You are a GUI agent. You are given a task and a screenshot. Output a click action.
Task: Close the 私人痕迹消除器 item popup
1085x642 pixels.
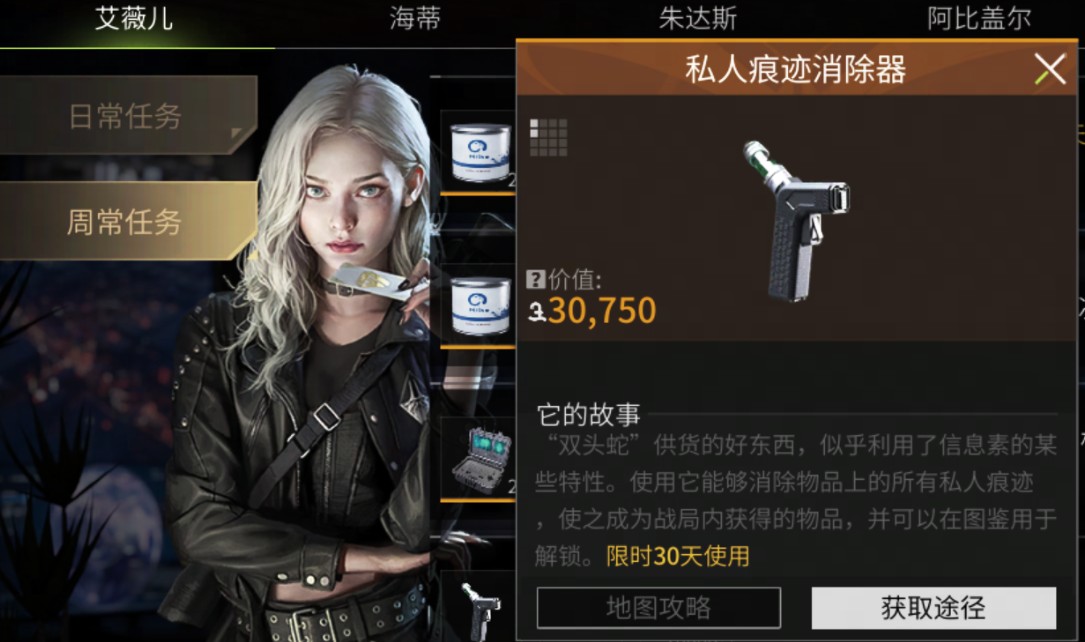tap(1049, 69)
